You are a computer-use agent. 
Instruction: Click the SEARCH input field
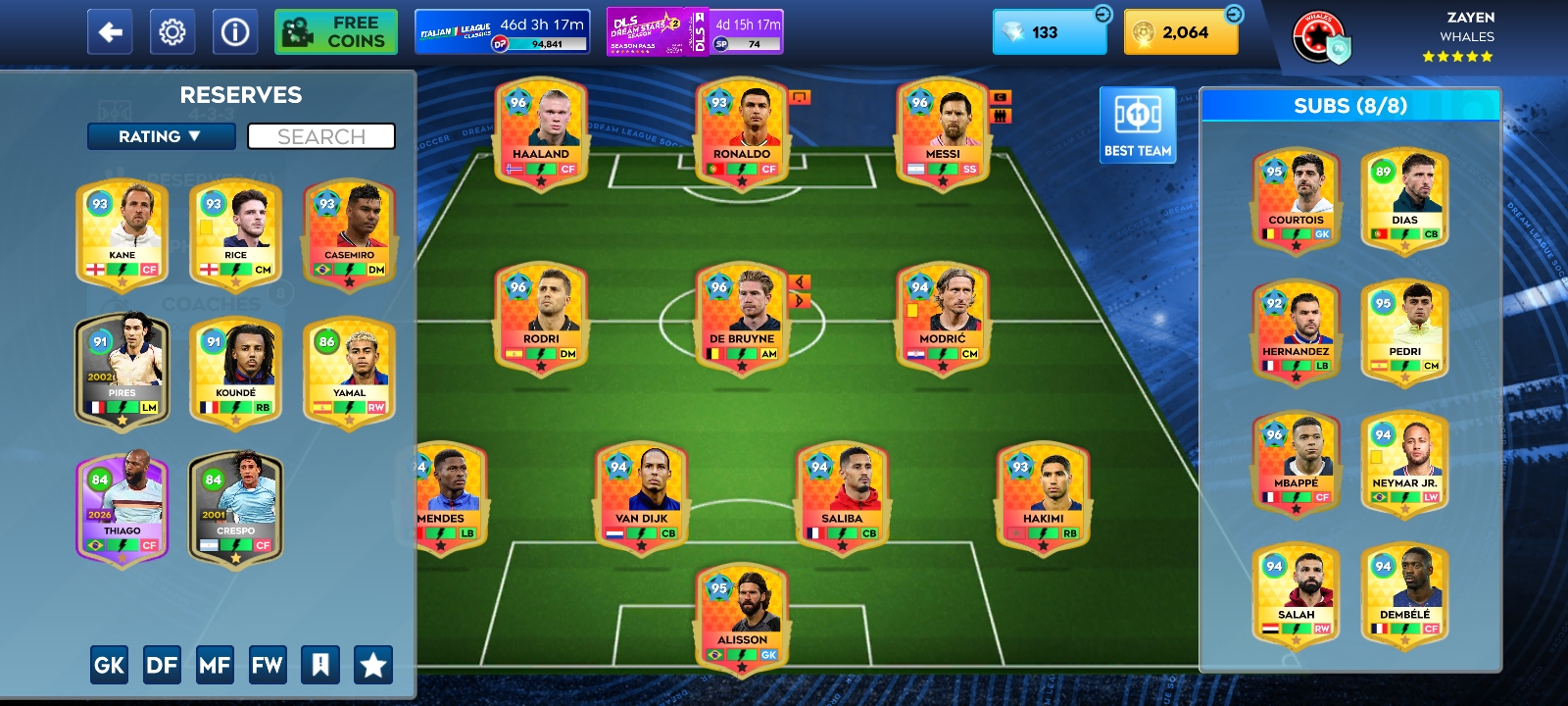coord(321,136)
